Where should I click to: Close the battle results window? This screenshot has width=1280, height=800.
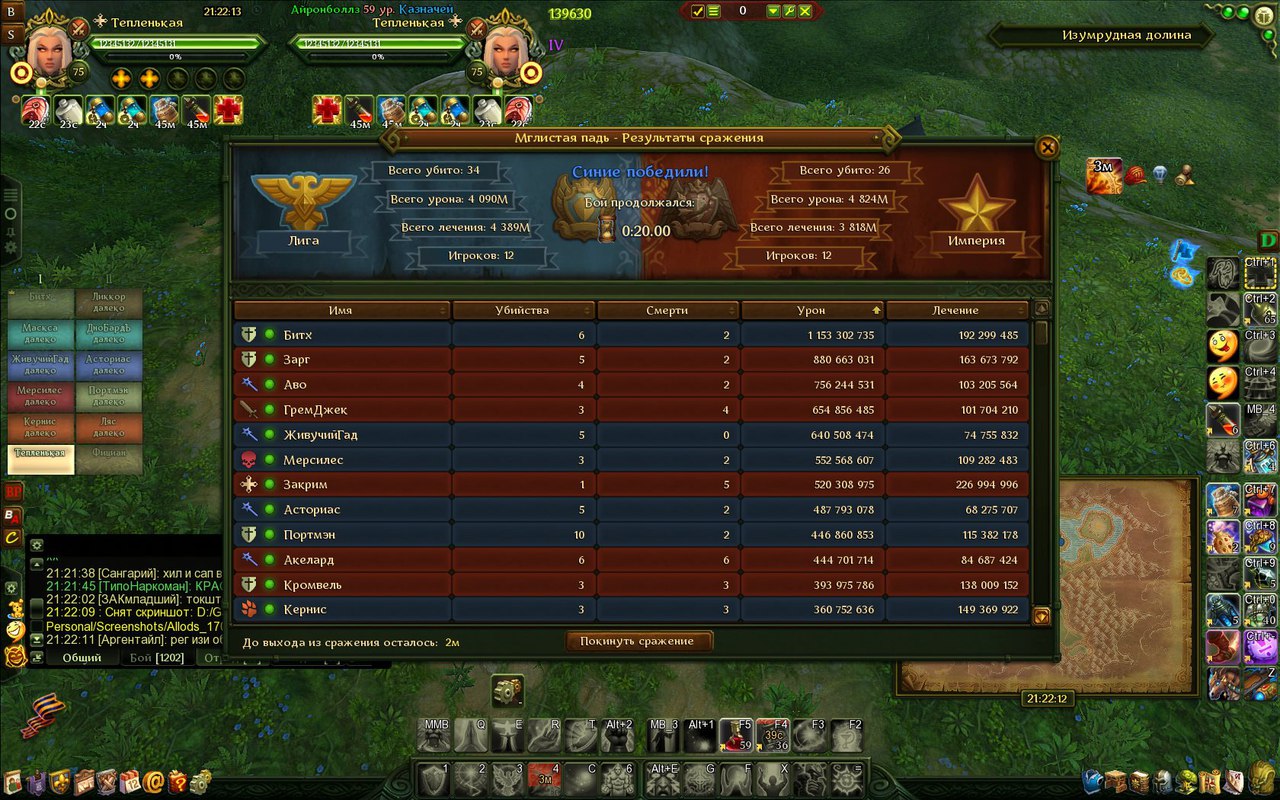point(1047,148)
